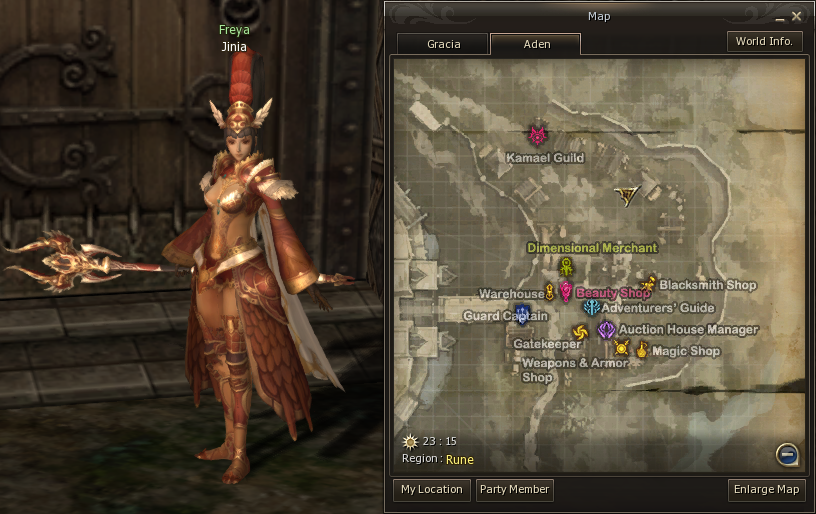Click the Warehouse map marker
The image size is (816, 514).
pyautogui.click(x=550, y=292)
